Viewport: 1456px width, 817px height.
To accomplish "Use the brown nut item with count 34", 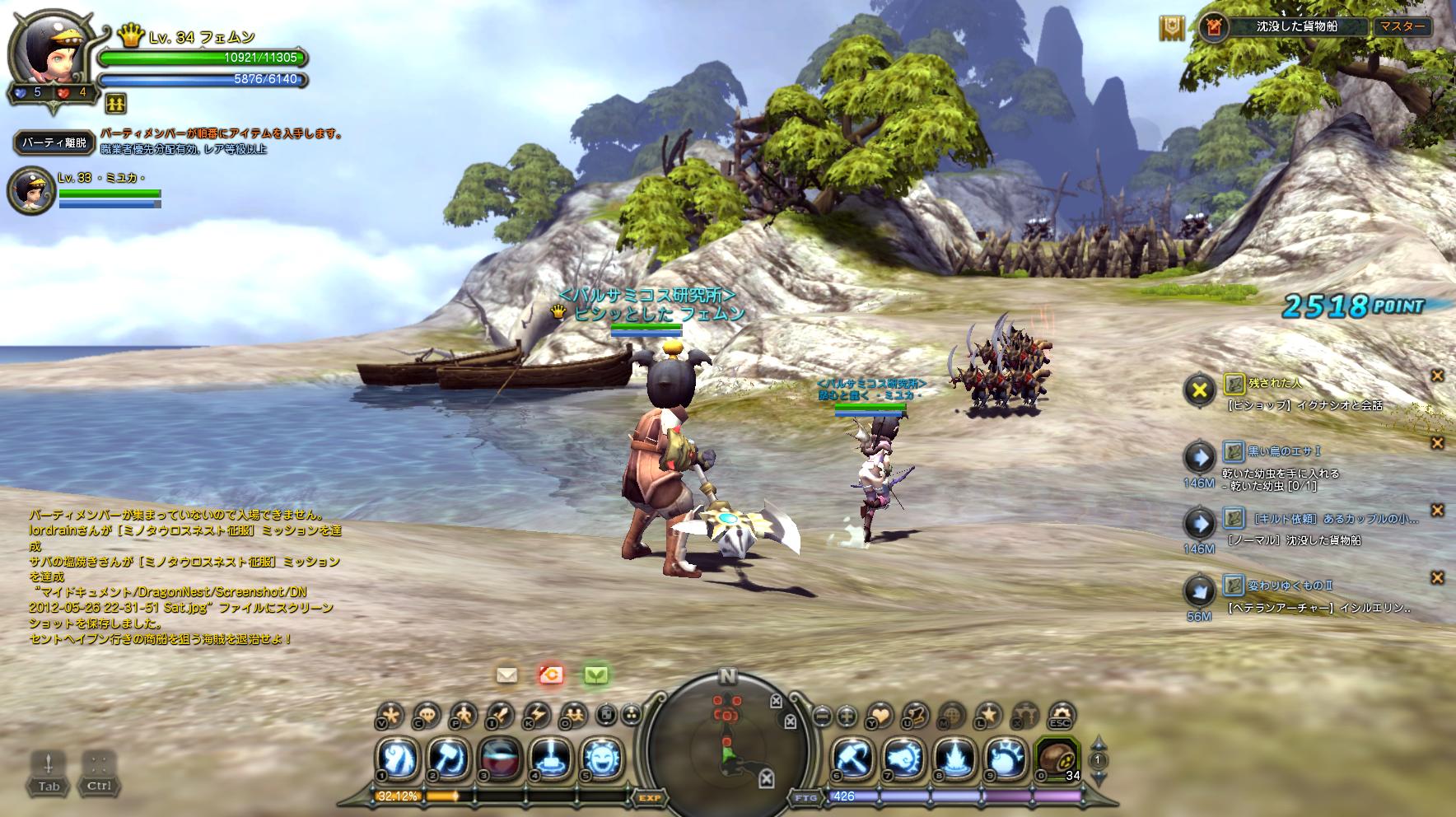I will click(1054, 758).
